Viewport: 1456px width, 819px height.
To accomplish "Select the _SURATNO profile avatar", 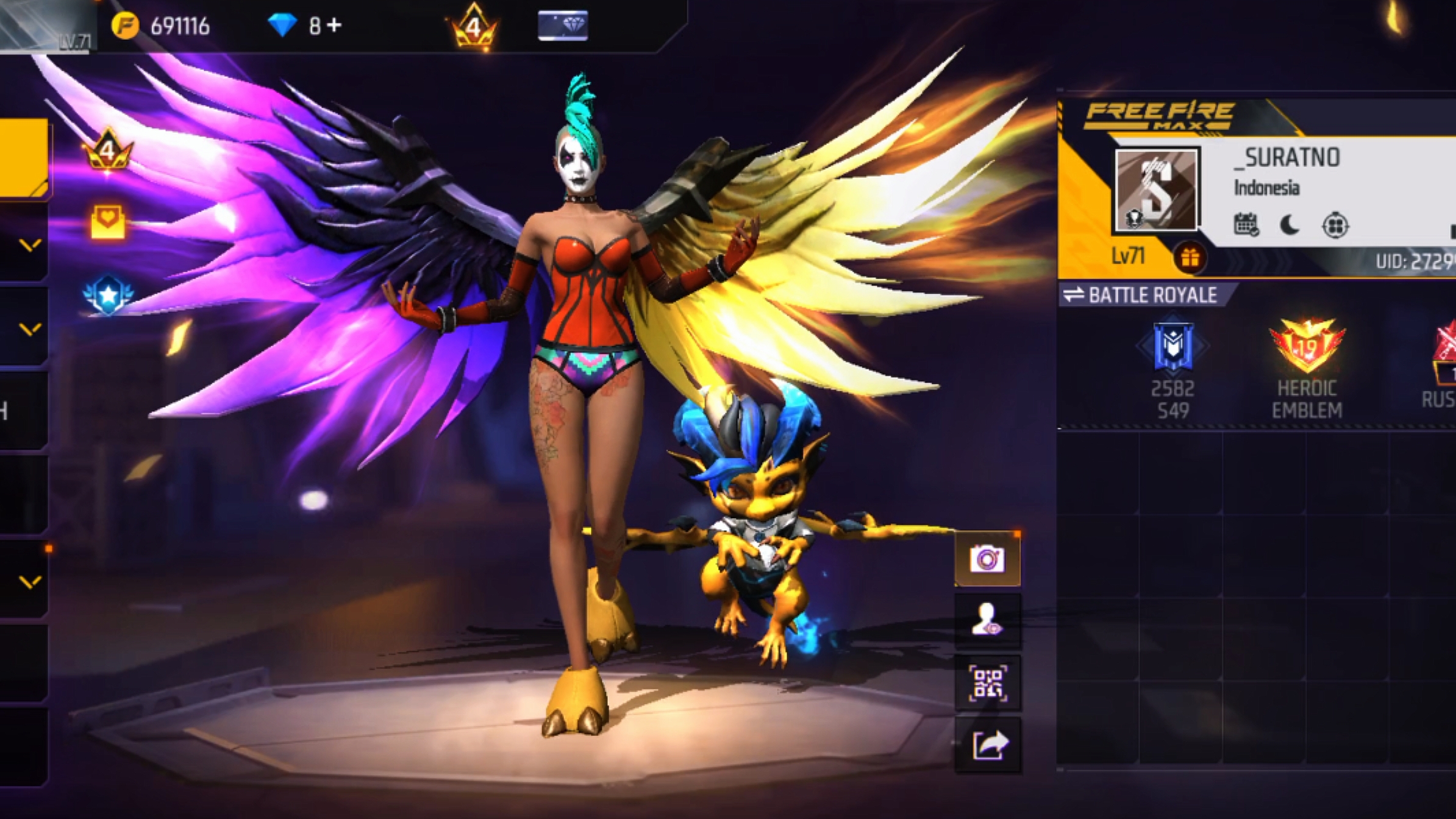I will [x=1155, y=190].
